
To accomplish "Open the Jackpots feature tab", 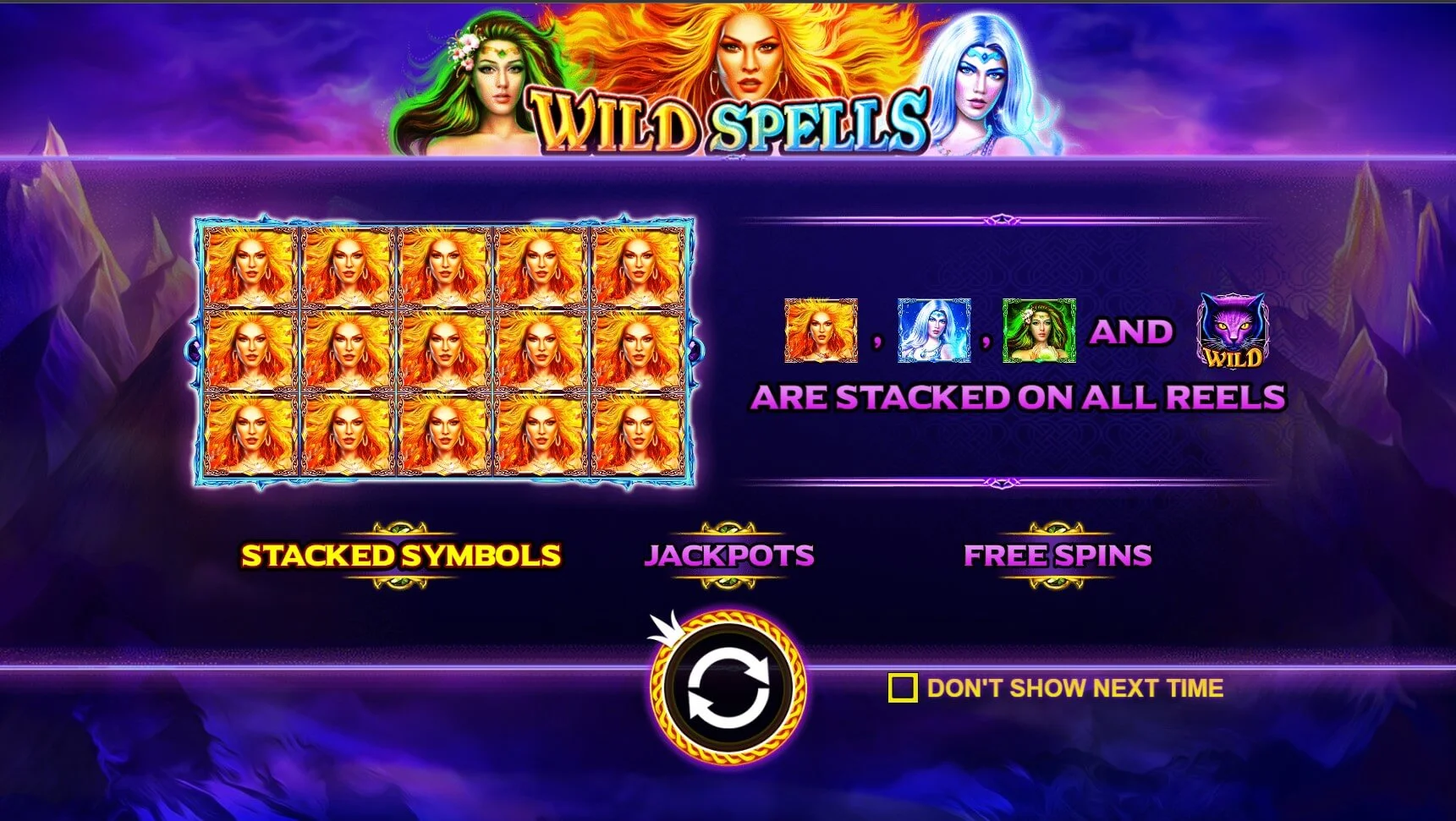I will [x=728, y=556].
